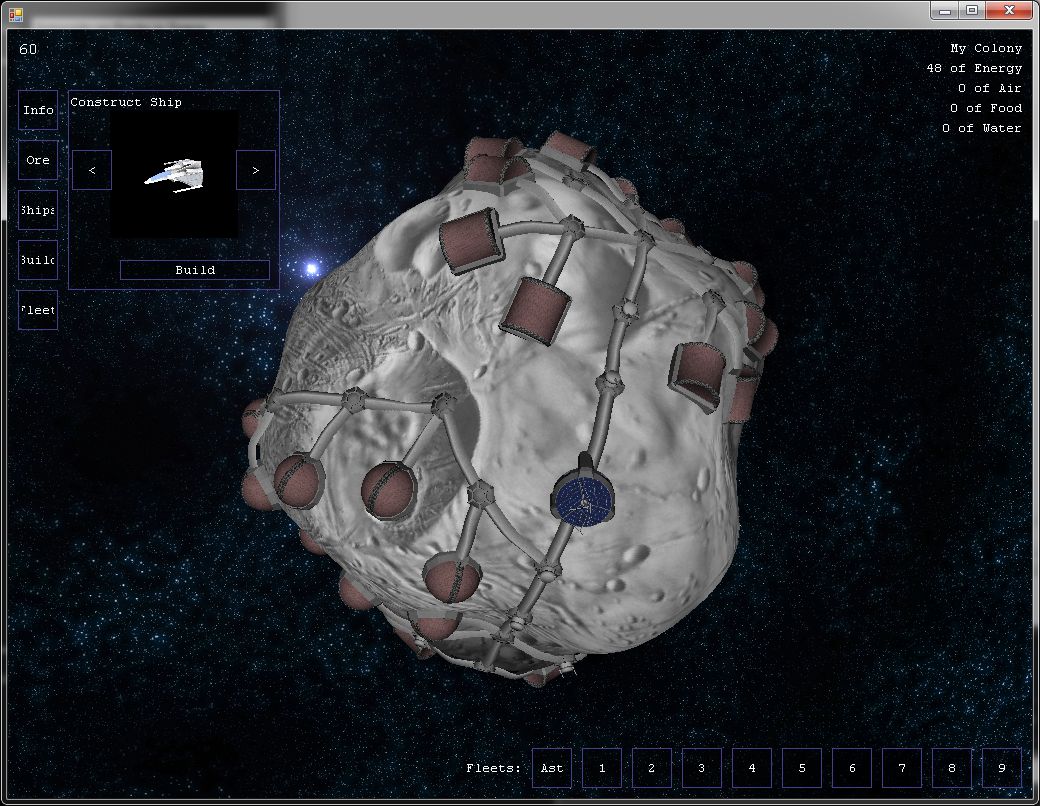Close the game window

pos(1009,10)
